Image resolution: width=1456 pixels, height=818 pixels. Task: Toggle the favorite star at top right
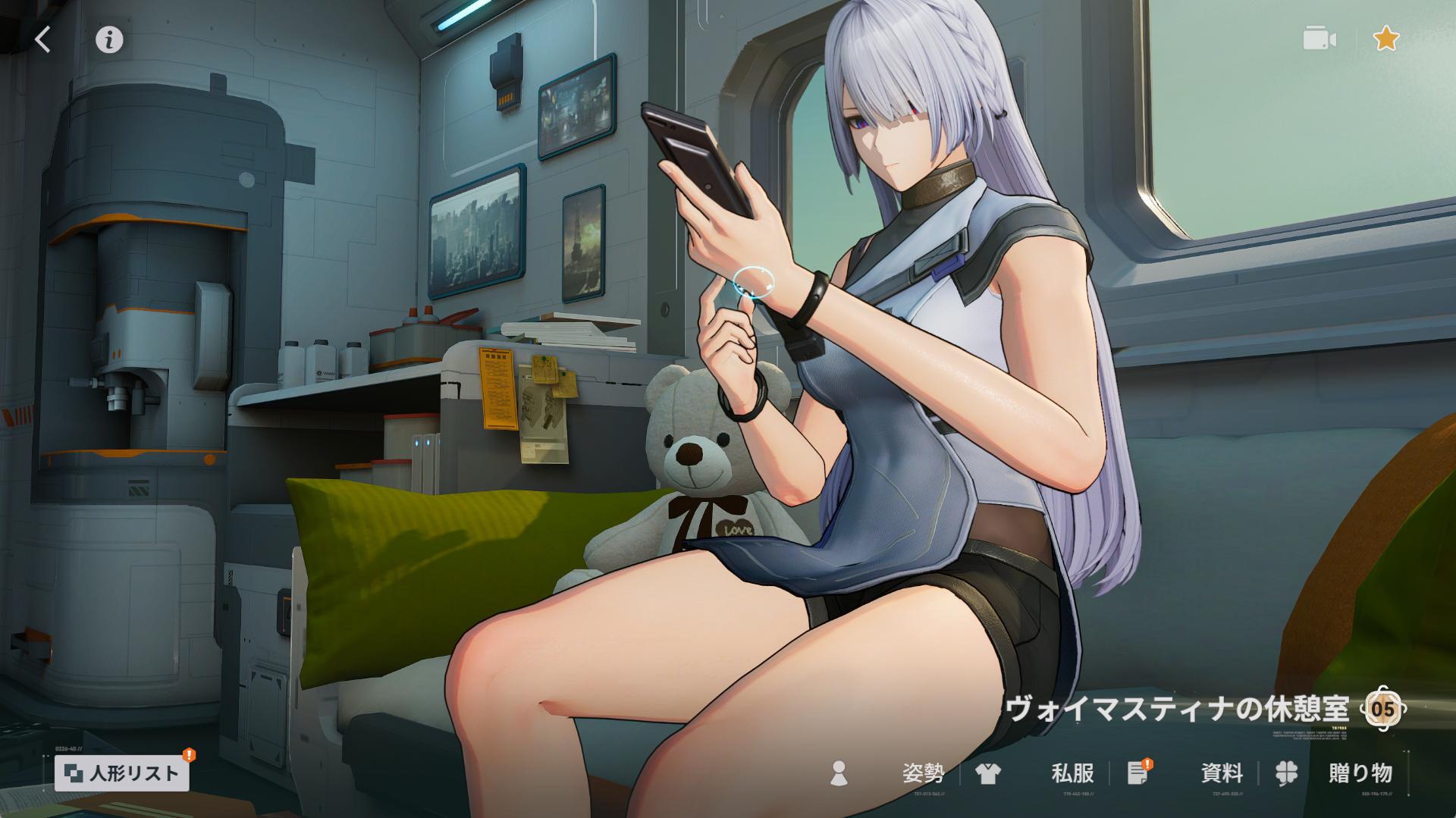[x=1387, y=39]
